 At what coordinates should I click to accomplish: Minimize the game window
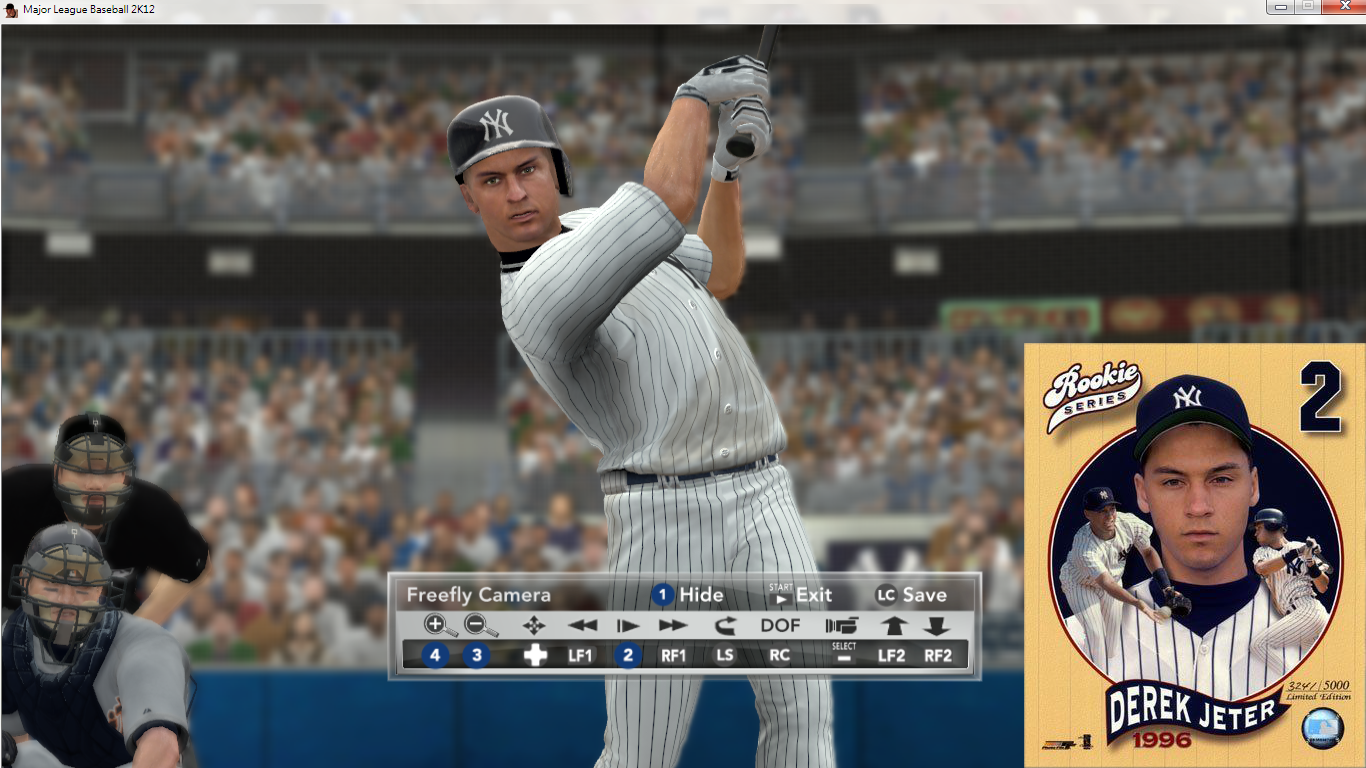click(x=1281, y=7)
